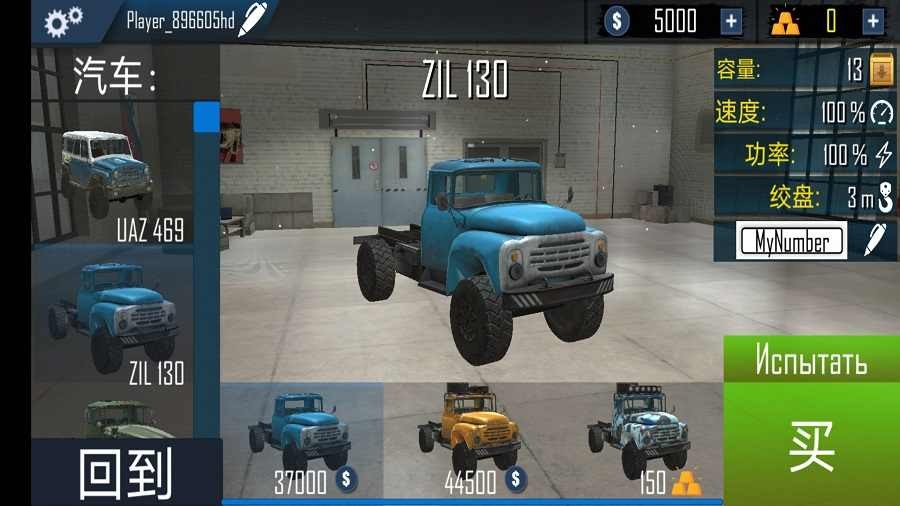Add more dollars with the plus button
The image size is (900, 506).
coord(731,20)
